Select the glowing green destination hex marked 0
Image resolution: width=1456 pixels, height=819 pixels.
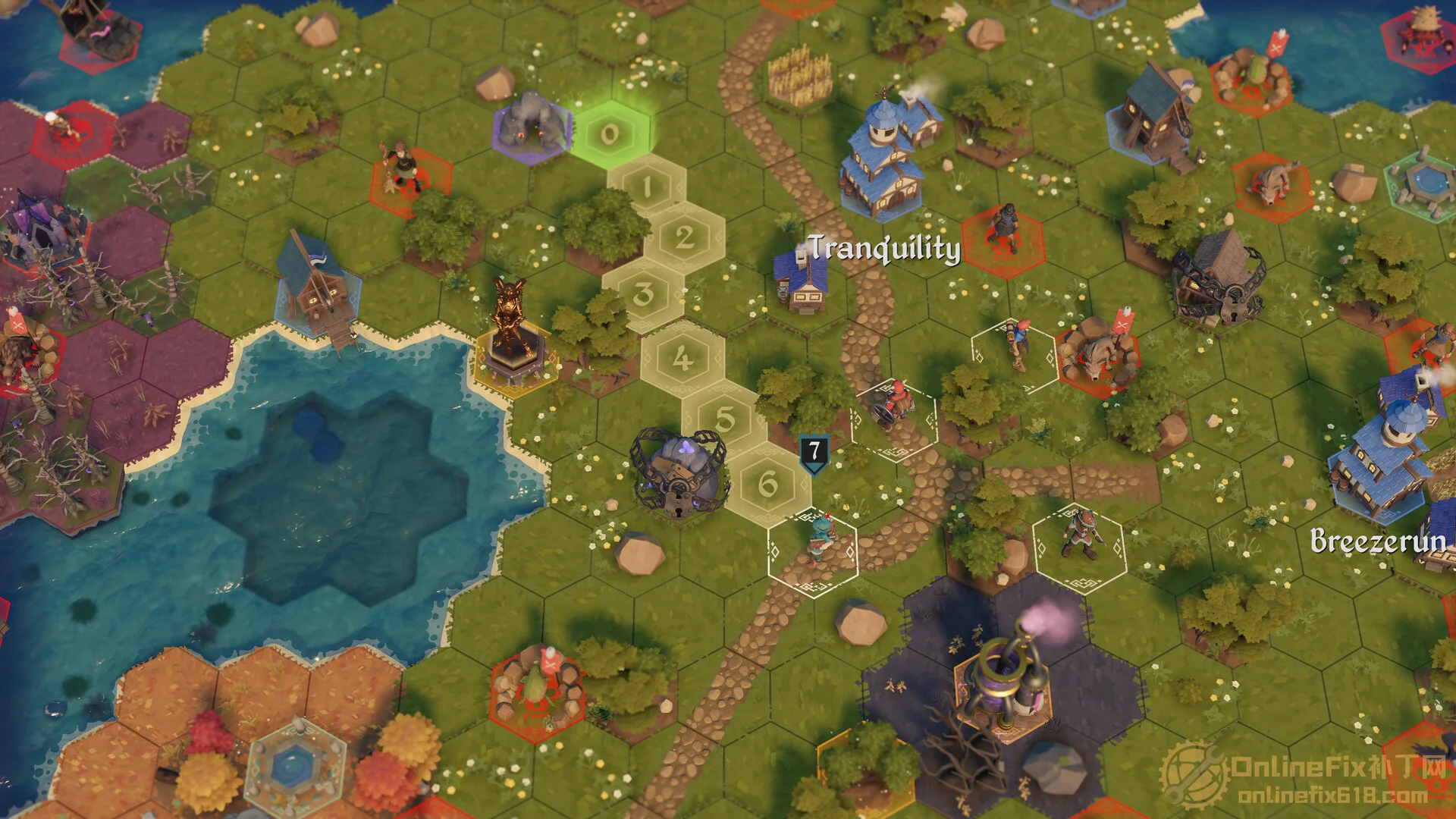pos(610,135)
